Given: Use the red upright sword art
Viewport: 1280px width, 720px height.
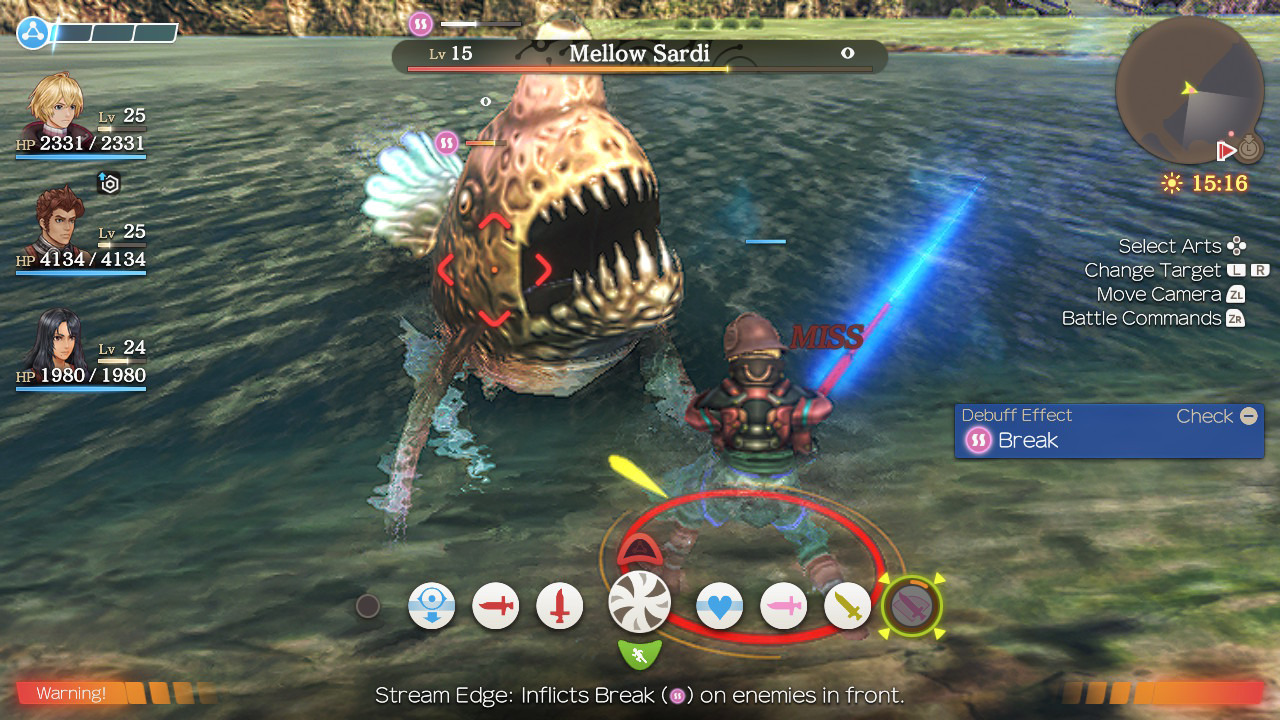Looking at the screenshot, I should (560, 606).
